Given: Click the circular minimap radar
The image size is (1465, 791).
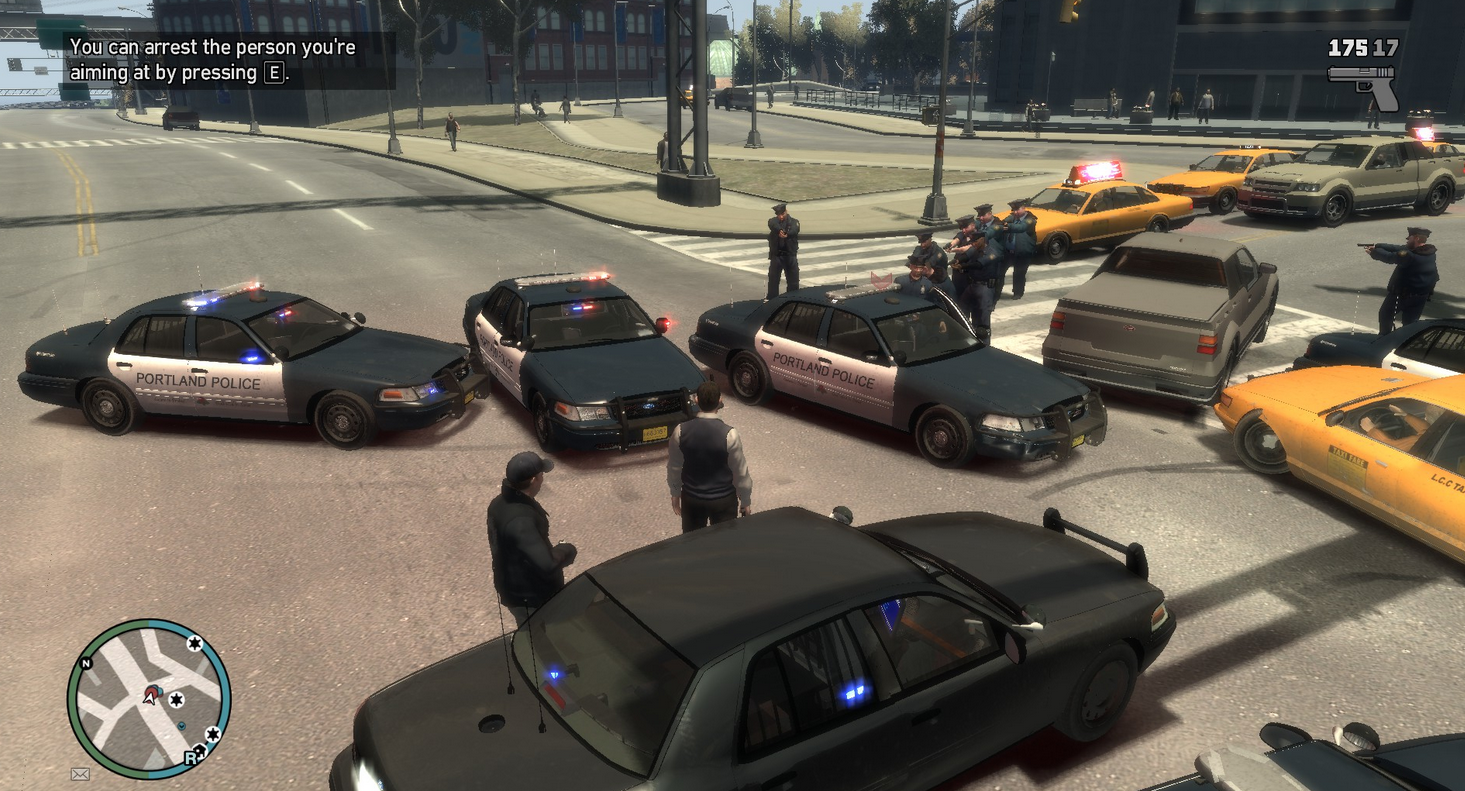Looking at the screenshot, I should point(149,699).
